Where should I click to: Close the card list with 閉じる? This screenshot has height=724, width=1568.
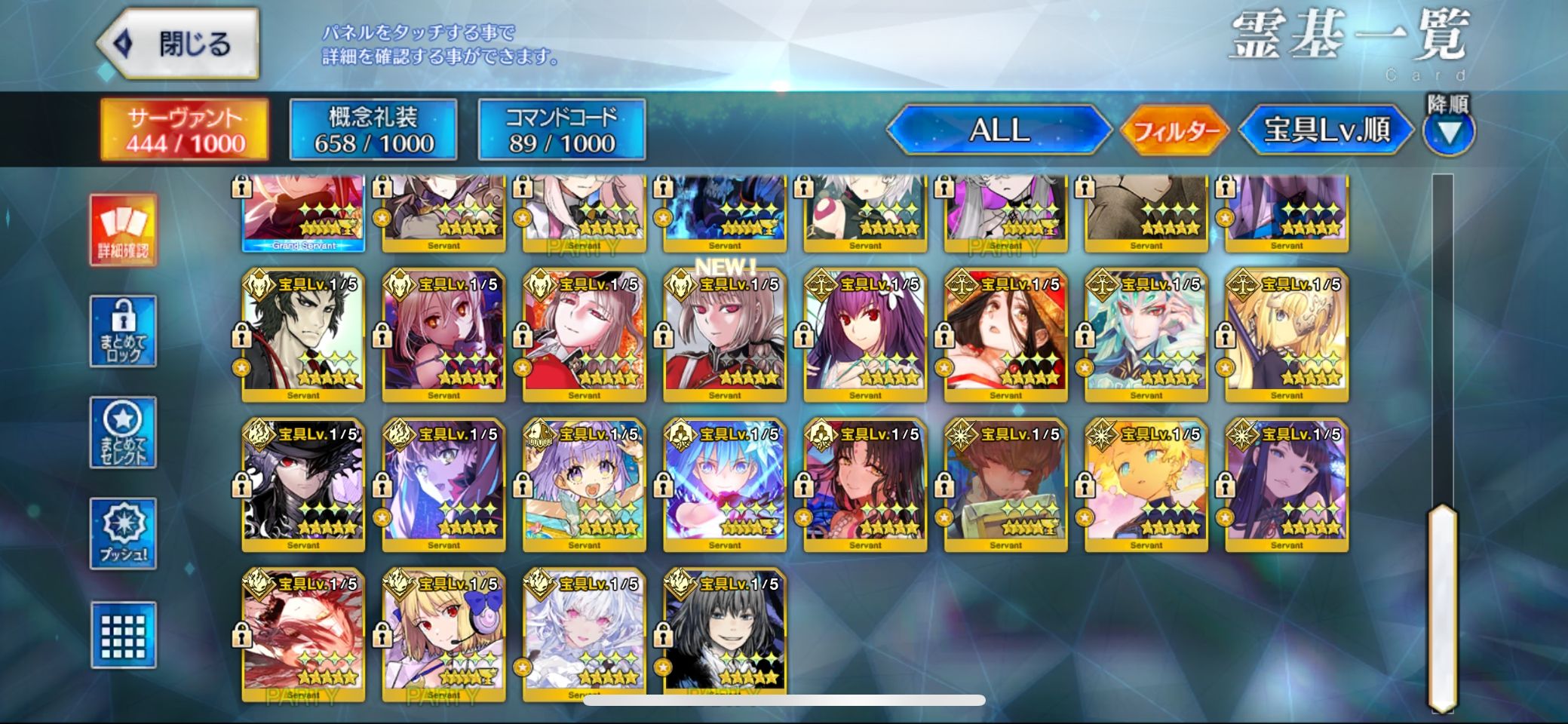(180, 44)
